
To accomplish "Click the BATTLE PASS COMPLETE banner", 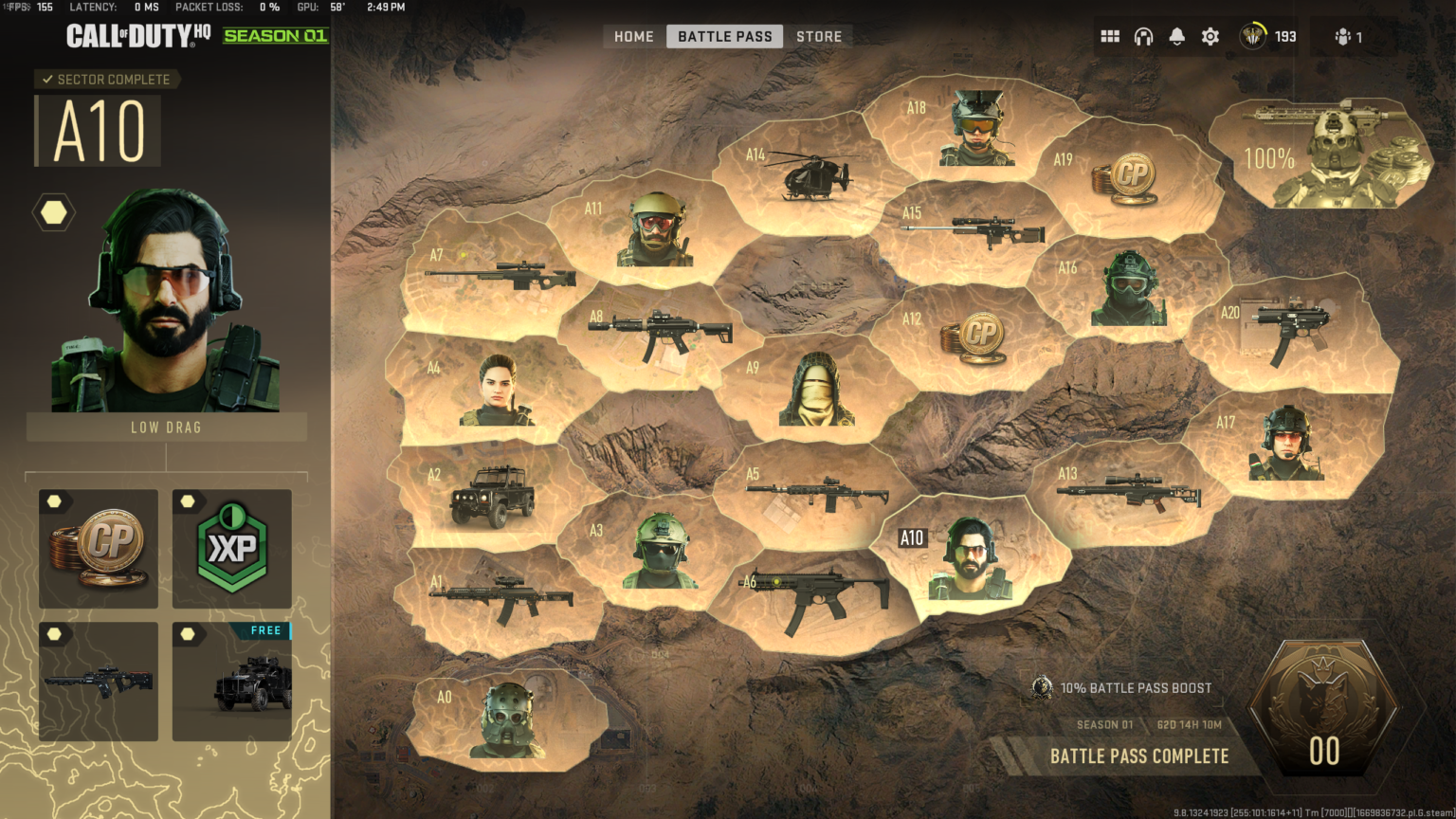I will [x=1138, y=756].
